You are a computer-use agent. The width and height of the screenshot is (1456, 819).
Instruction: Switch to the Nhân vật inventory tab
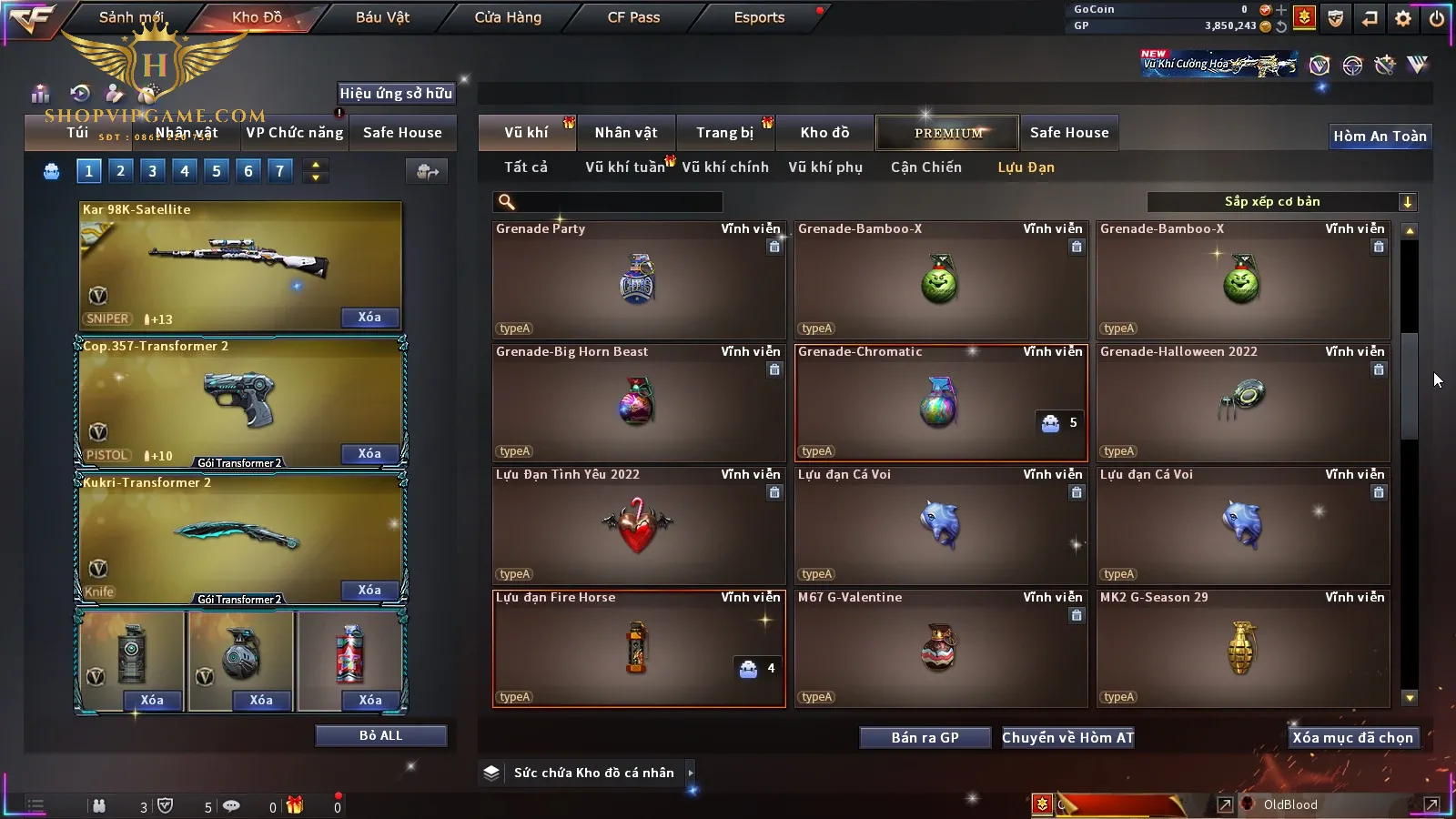tap(625, 133)
